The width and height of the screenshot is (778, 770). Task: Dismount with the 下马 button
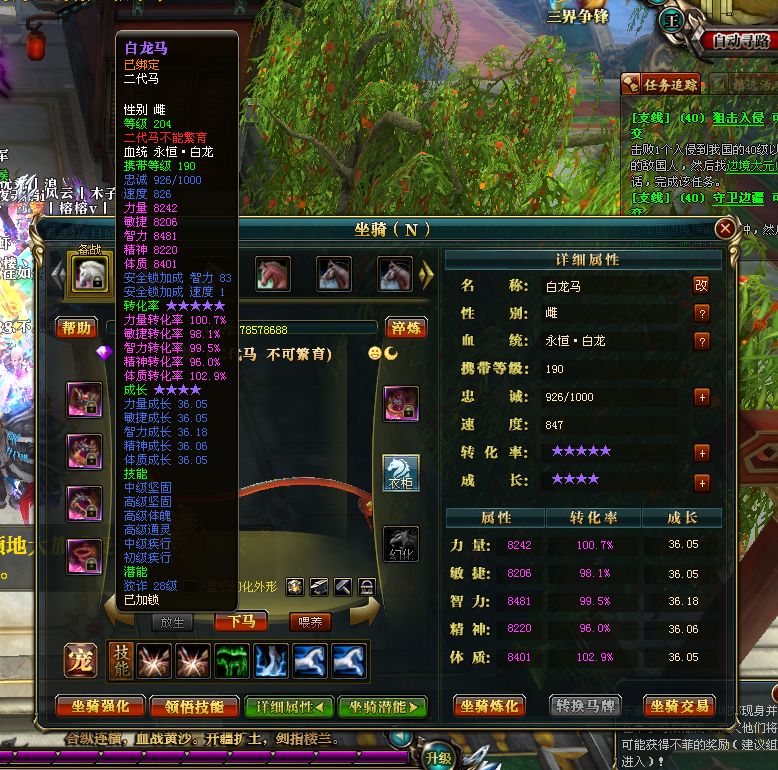coord(241,621)
